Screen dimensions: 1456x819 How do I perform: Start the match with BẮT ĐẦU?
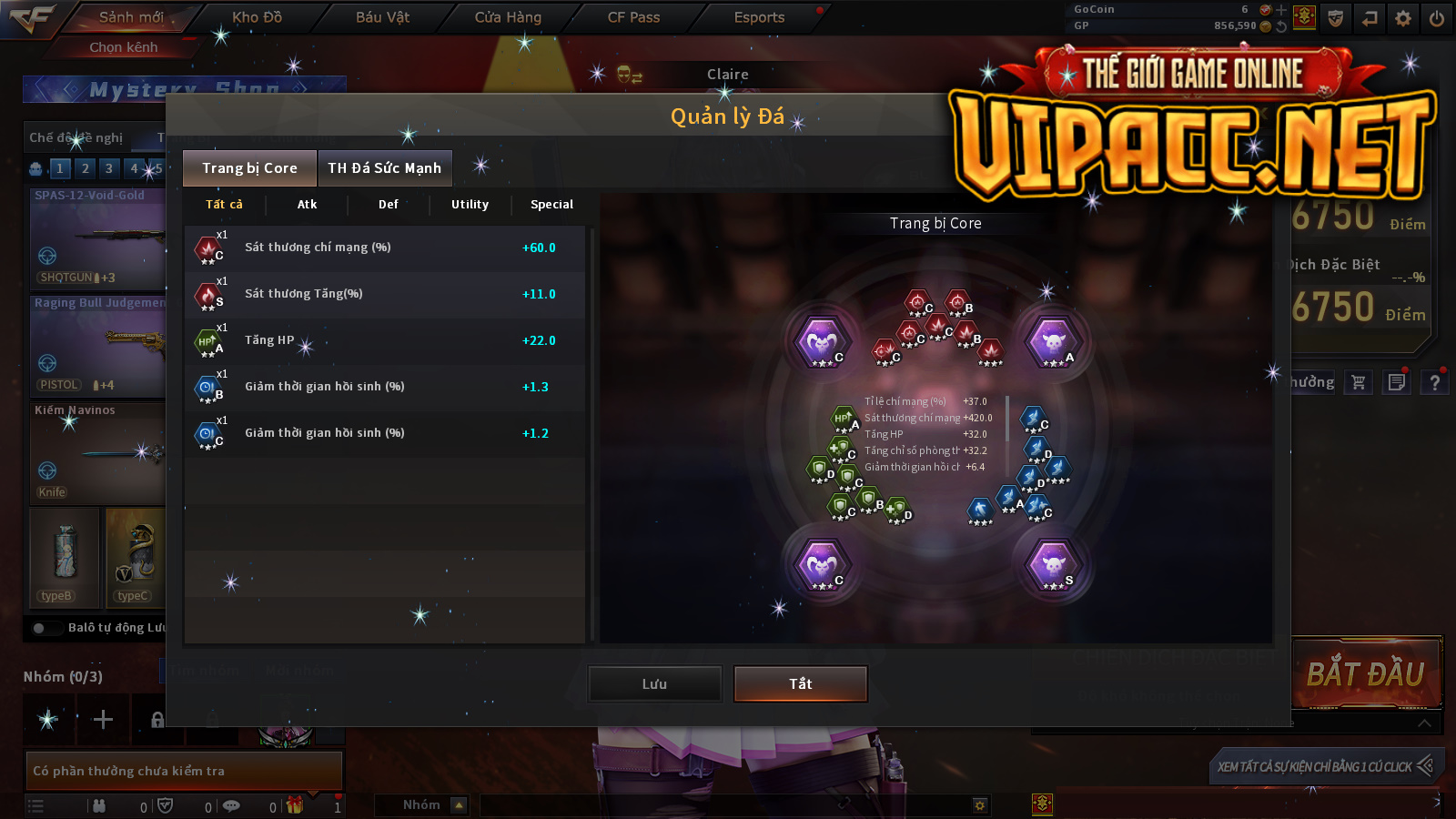[1365, 674]
